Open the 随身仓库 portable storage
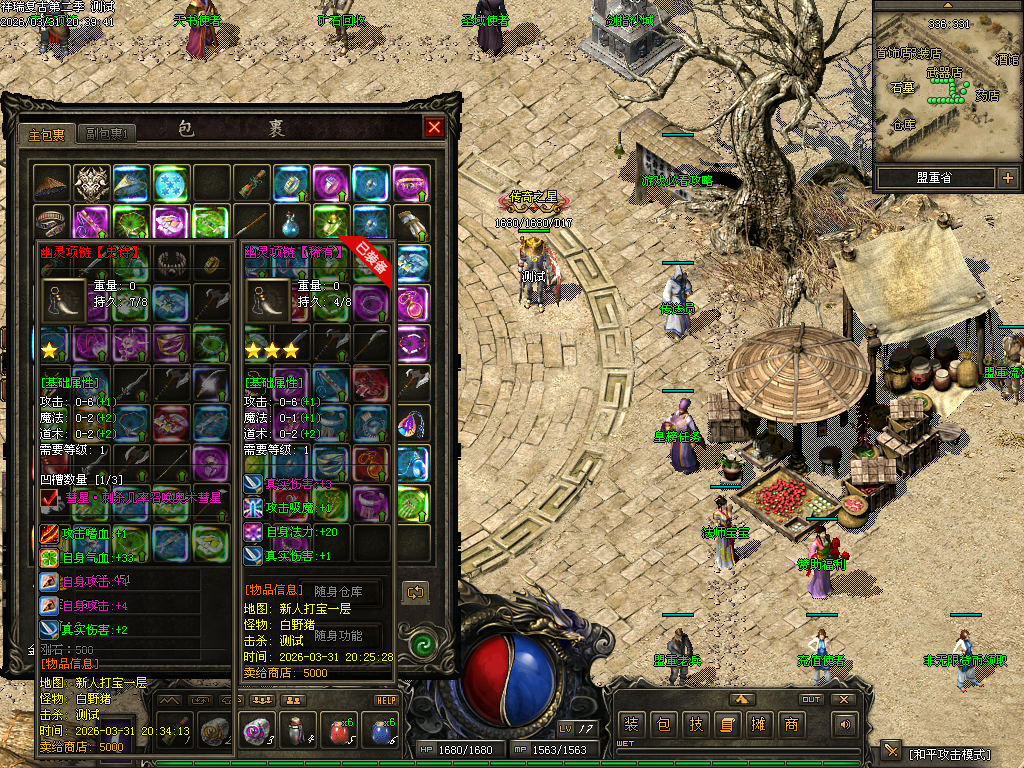The height and width of the screenshot is (768, 1024). pyautogui.click(x=338, y=592)
